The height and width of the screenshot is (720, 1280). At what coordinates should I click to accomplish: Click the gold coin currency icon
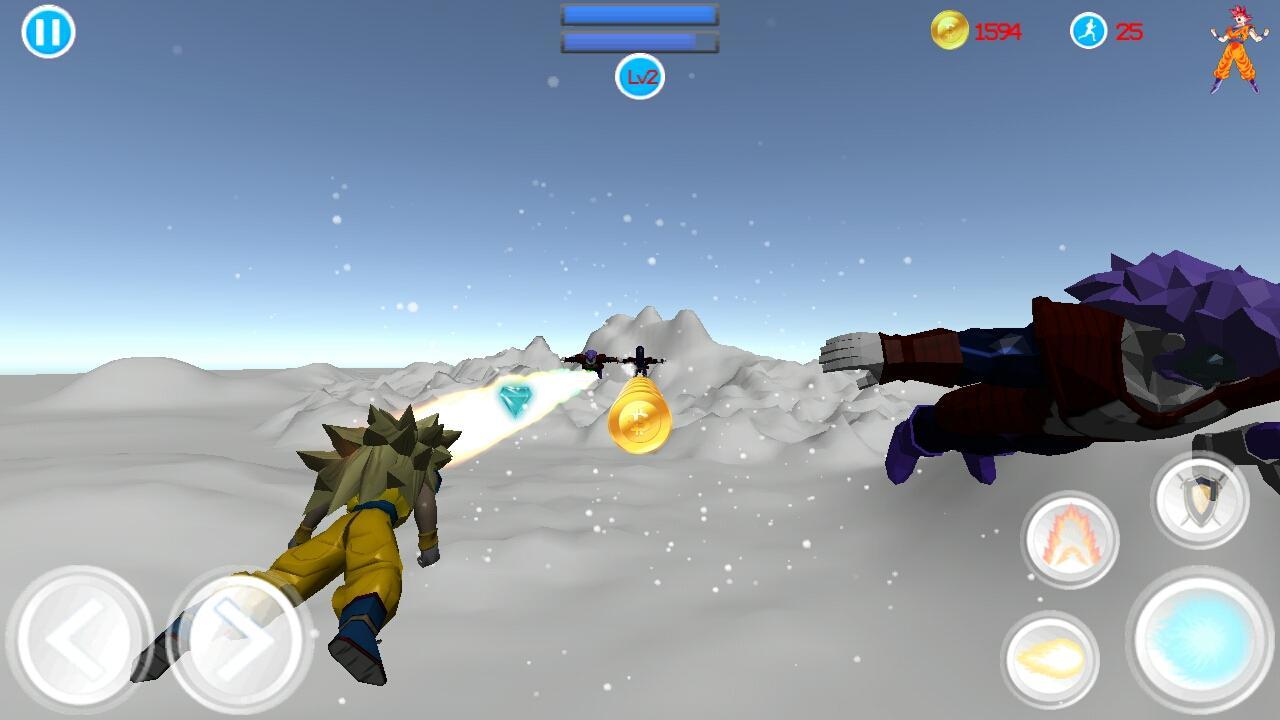pyautogui.click(x=951, y=30)
